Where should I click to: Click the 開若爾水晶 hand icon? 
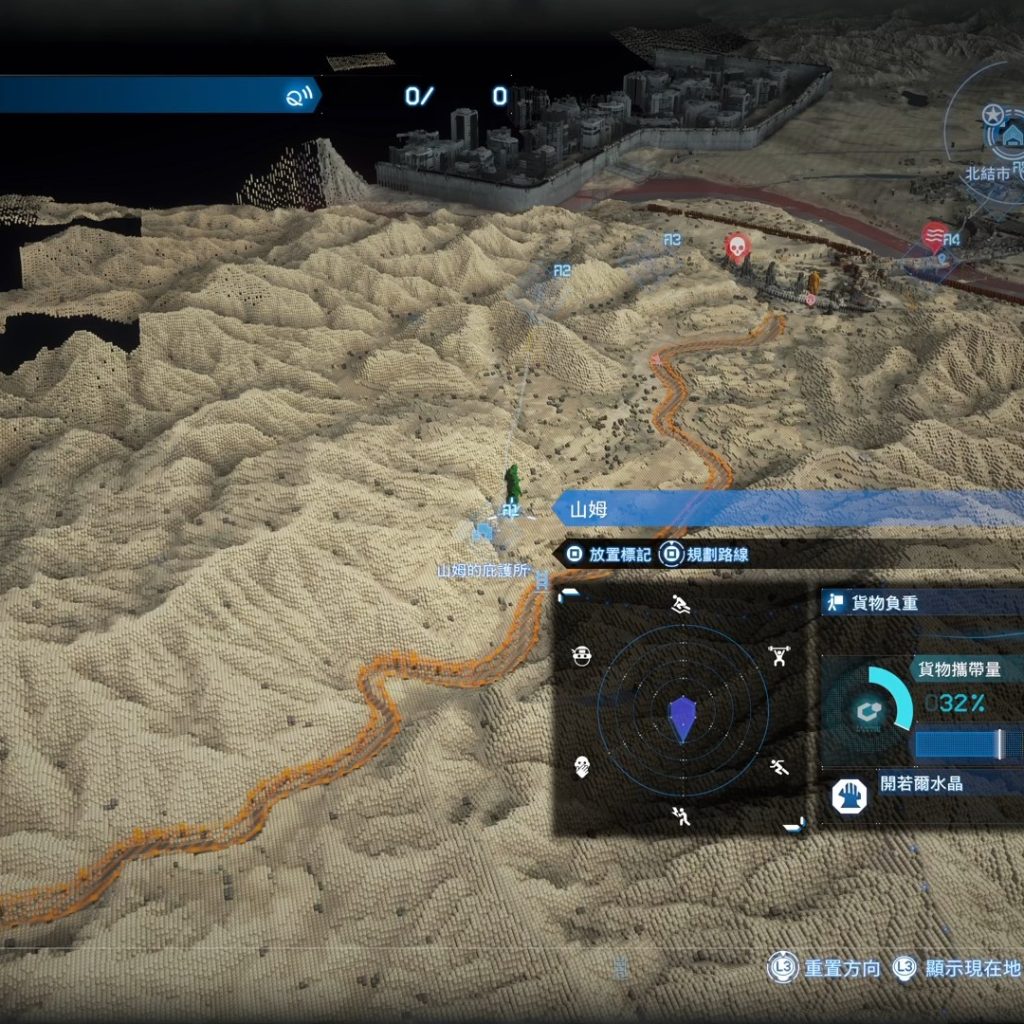[849, 796]
